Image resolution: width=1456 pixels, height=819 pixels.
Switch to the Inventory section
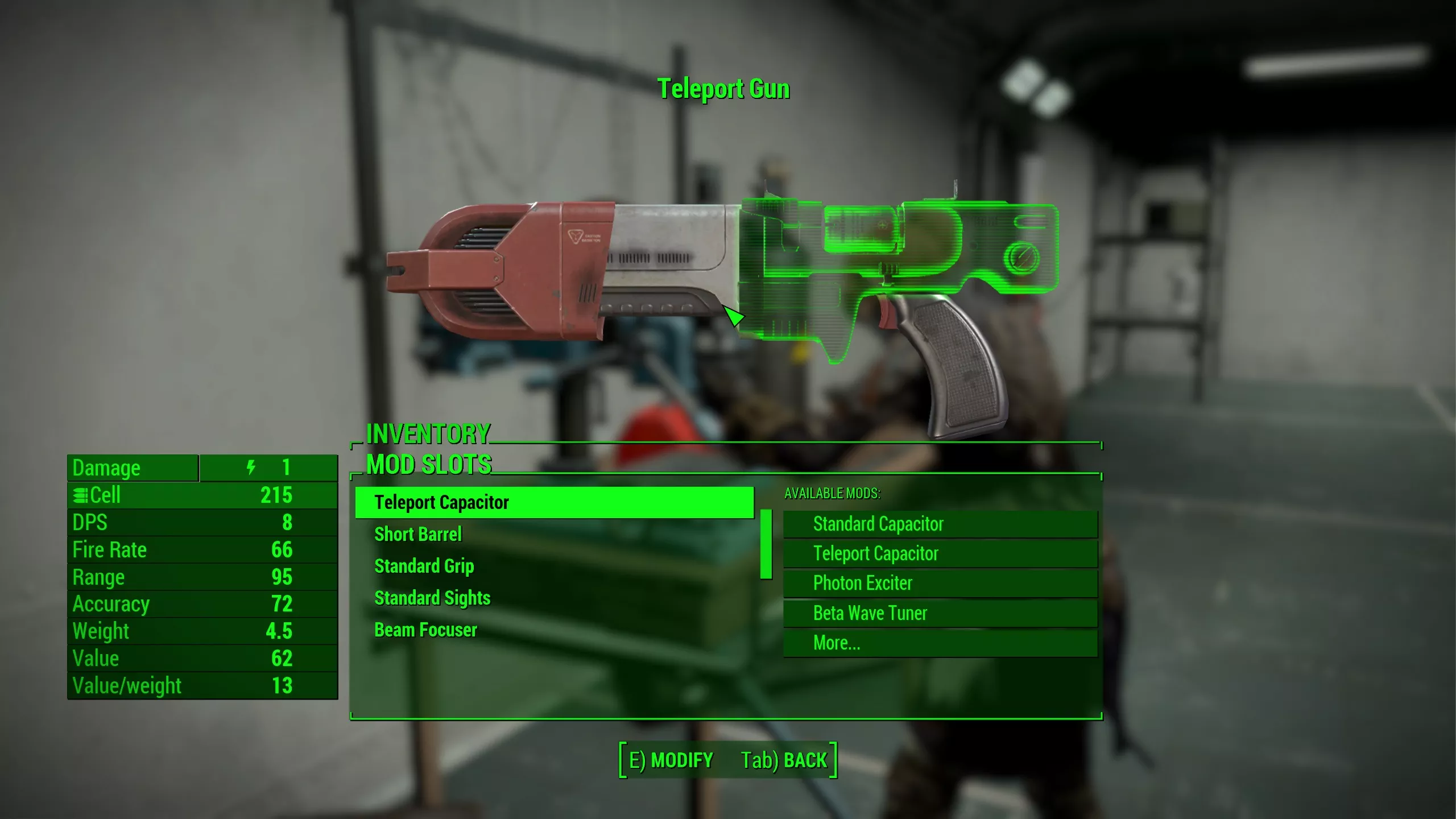tap(428, 435)
